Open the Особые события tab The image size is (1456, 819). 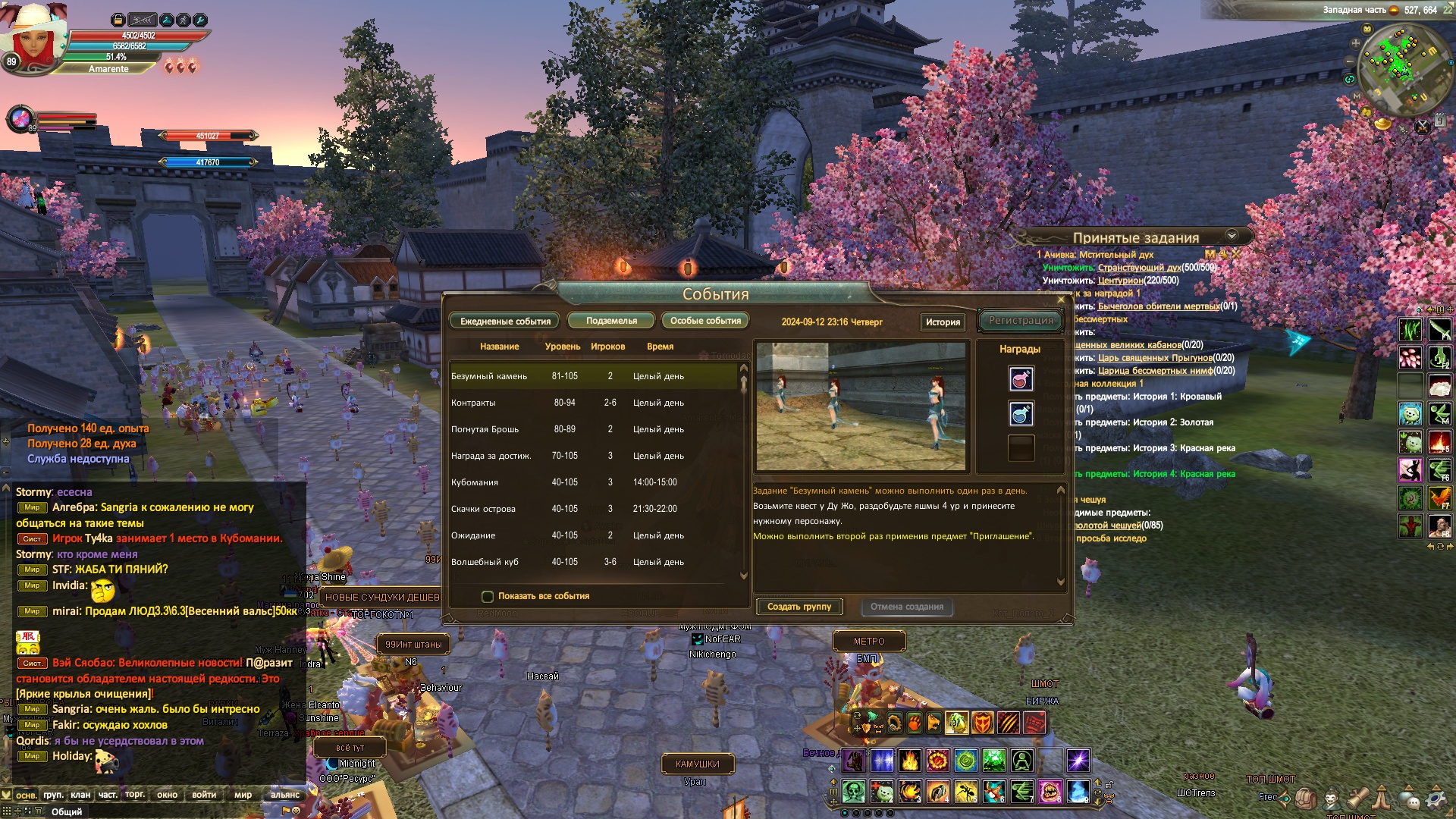[x=705, y=321]
